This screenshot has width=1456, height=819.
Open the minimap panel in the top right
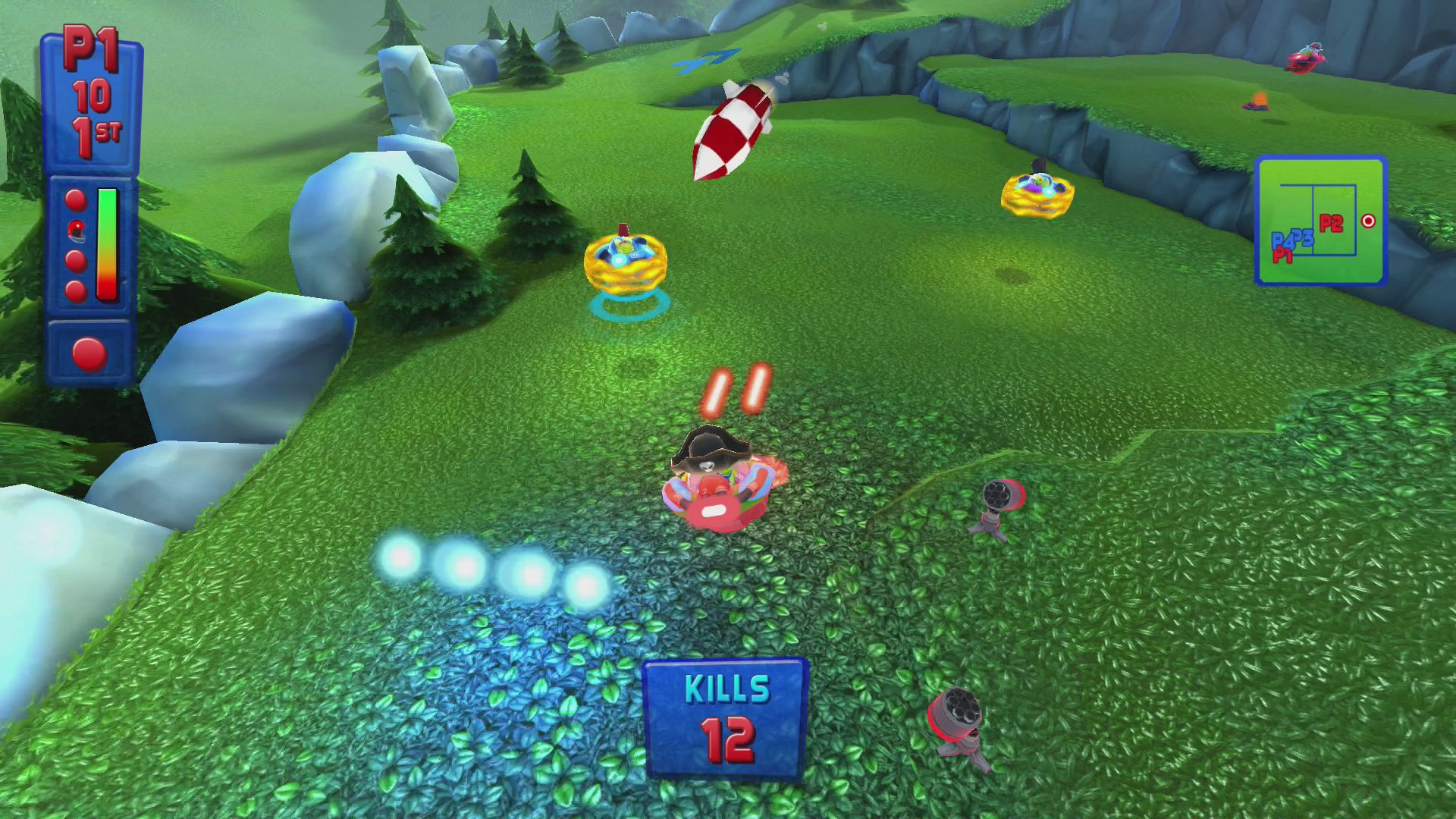[1321, 220]
